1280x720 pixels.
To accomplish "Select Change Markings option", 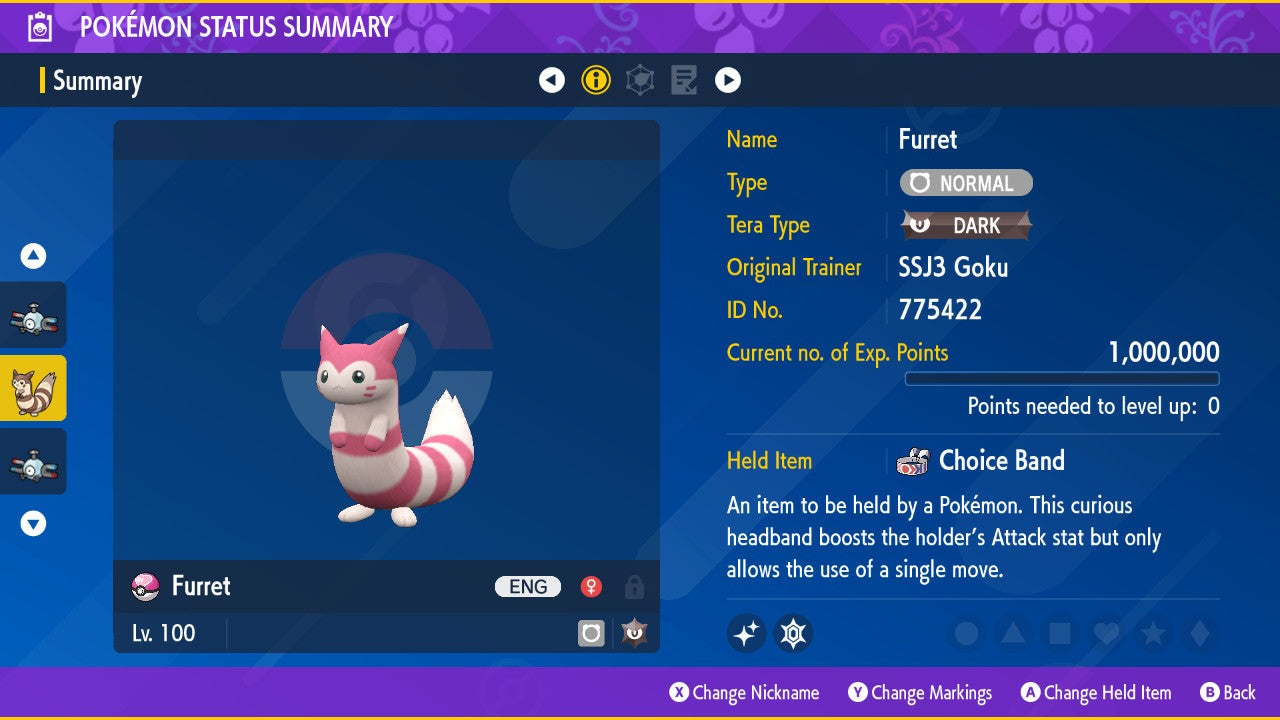I will click(920, 693).
